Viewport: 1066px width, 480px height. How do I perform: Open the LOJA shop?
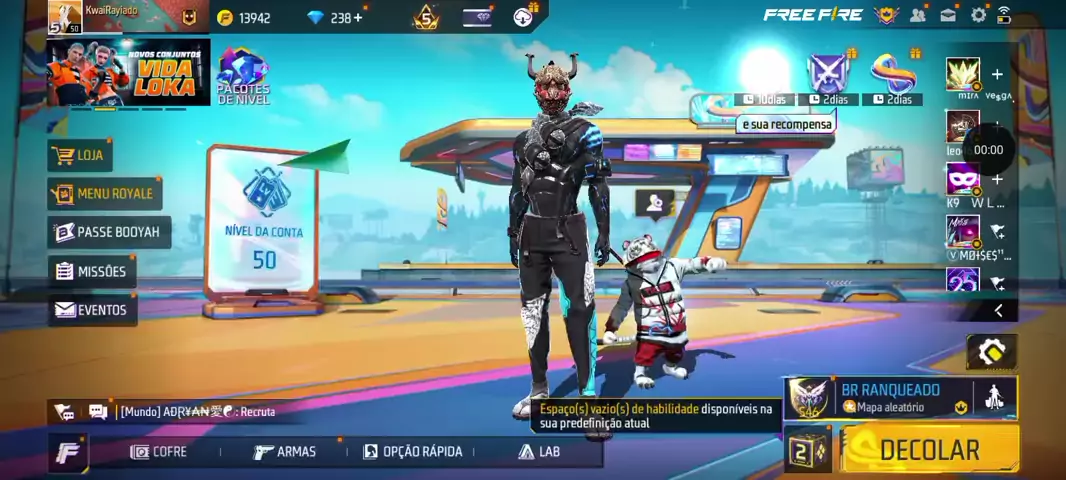(80, 155)
